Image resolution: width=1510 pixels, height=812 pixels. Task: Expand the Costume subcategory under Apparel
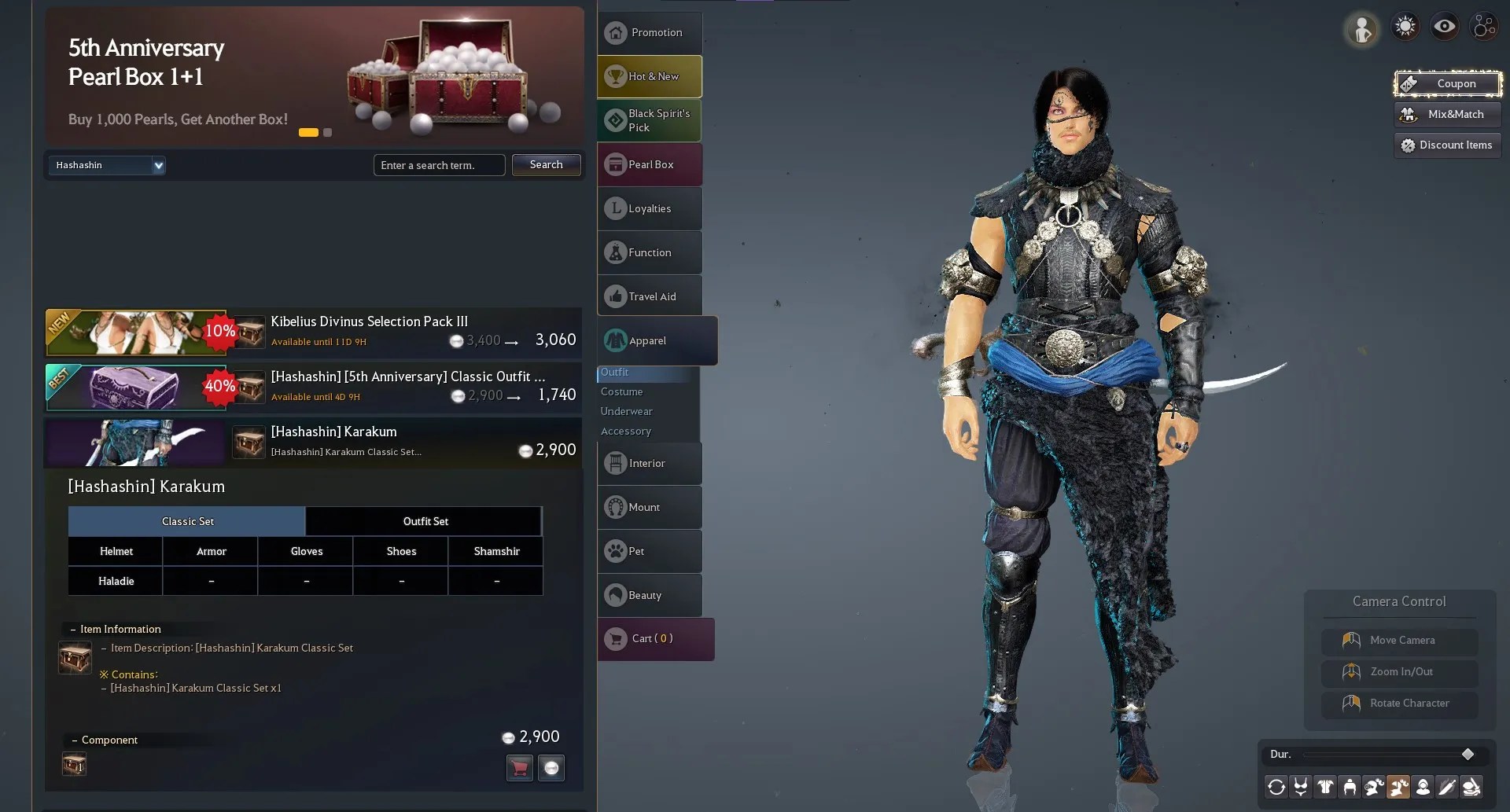(x=621, y=391)
